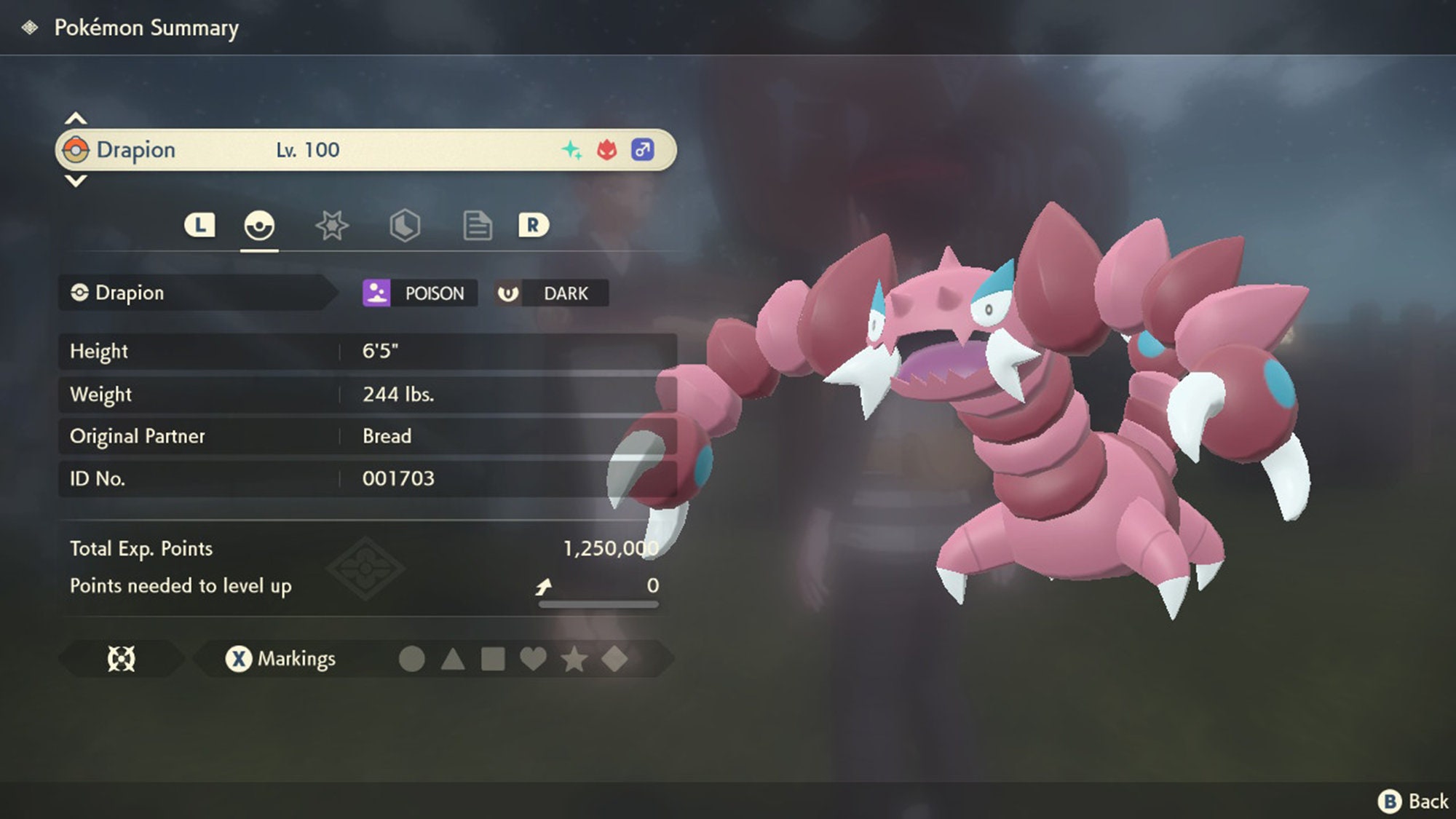Click the model rotation icon near Markings
Screen dimensions: 1456x819
click(x=122, y=658)
